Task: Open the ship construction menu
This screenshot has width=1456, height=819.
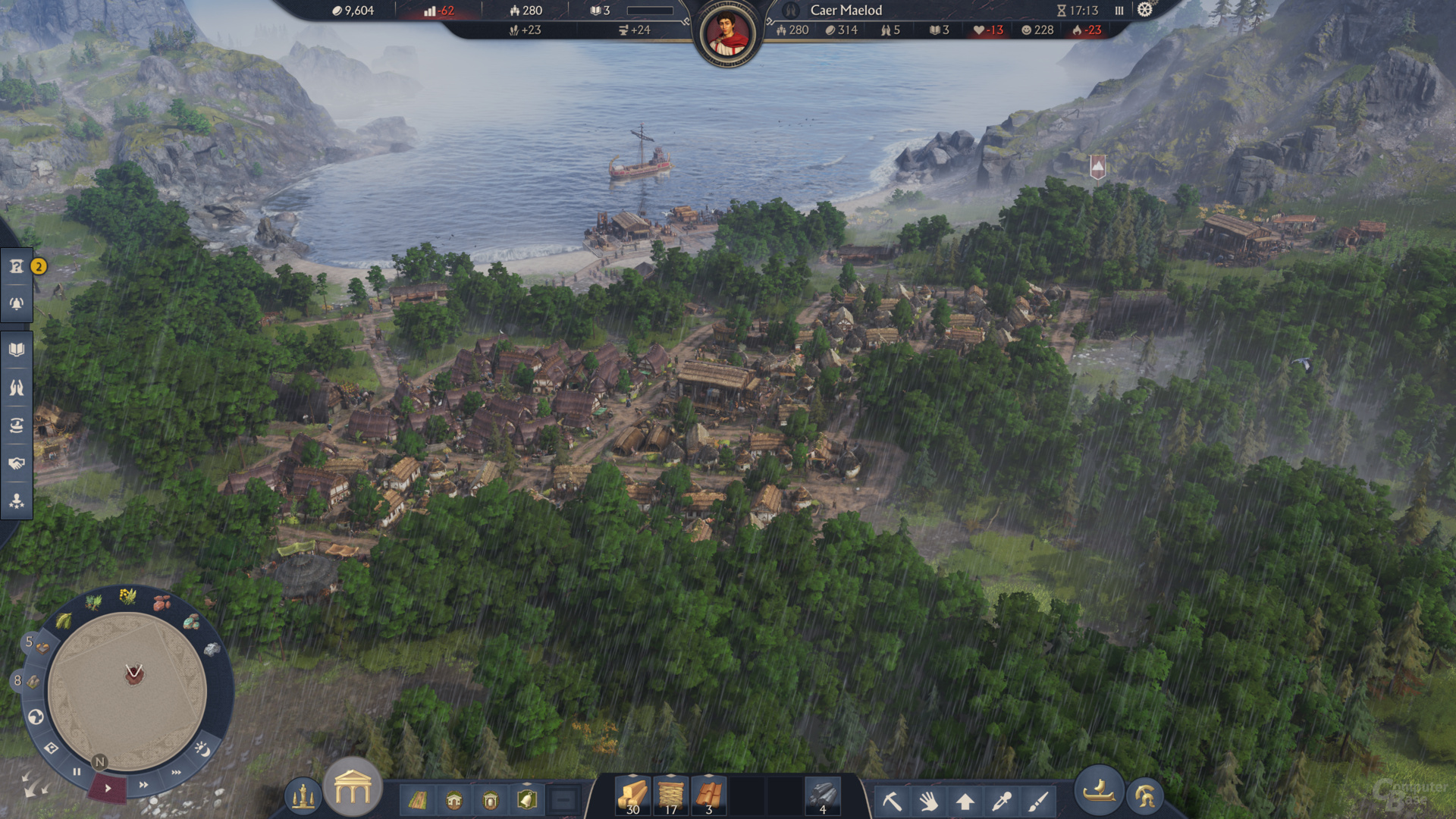Action: (1099, 792)
